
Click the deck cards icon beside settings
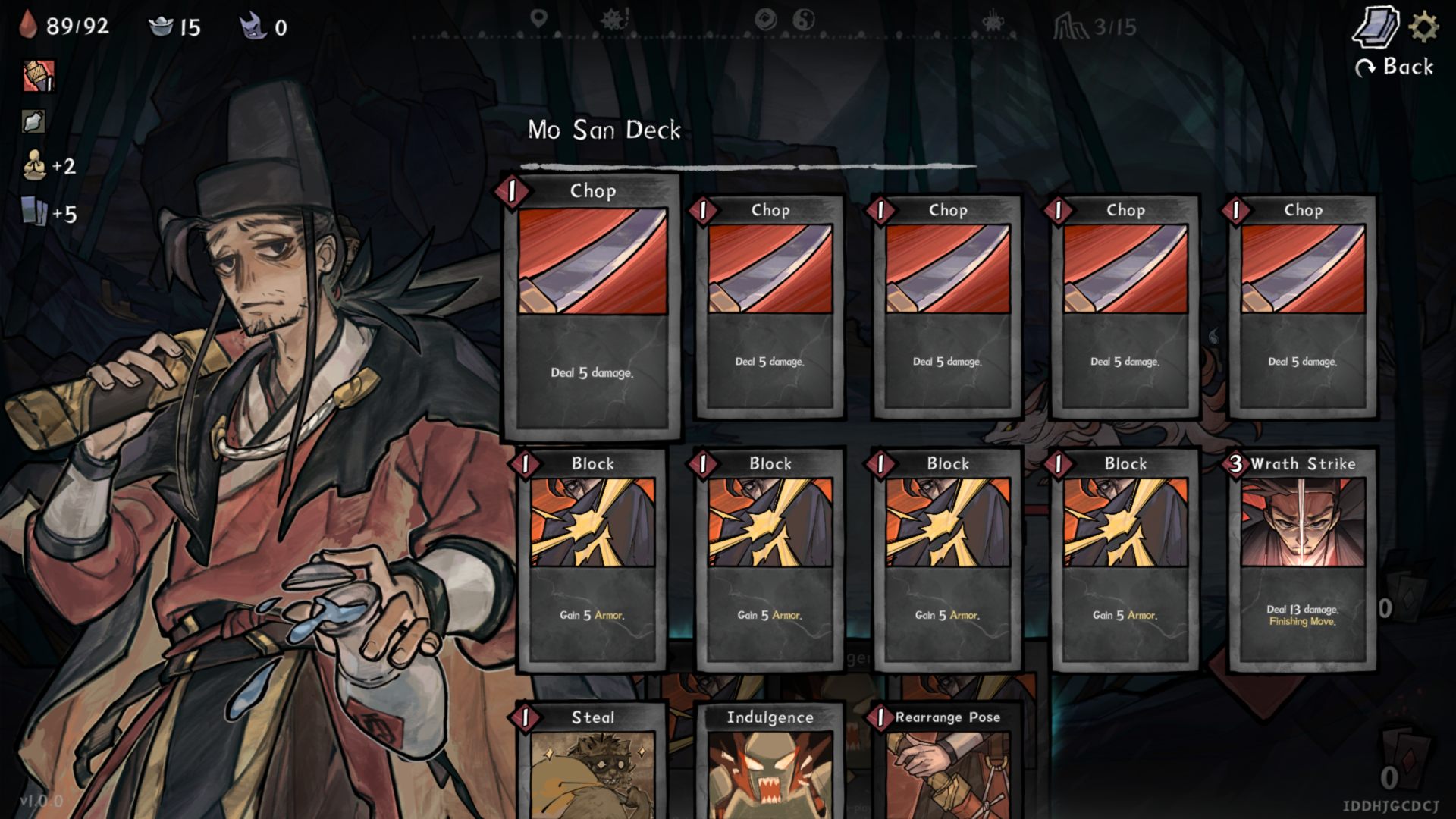coord(1376,27)
